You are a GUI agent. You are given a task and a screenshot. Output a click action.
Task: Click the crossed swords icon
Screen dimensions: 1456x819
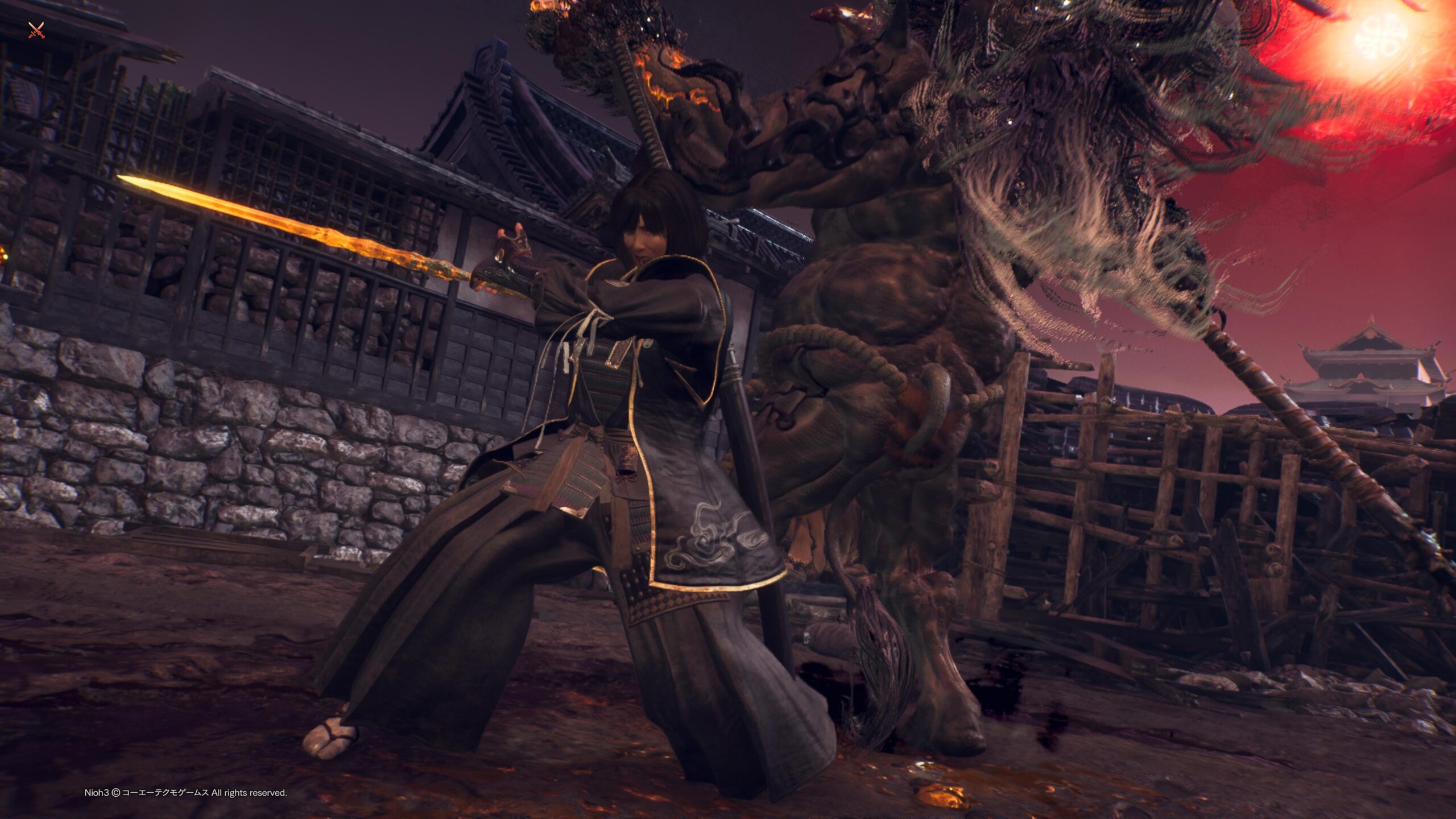[x=36, y=30]
